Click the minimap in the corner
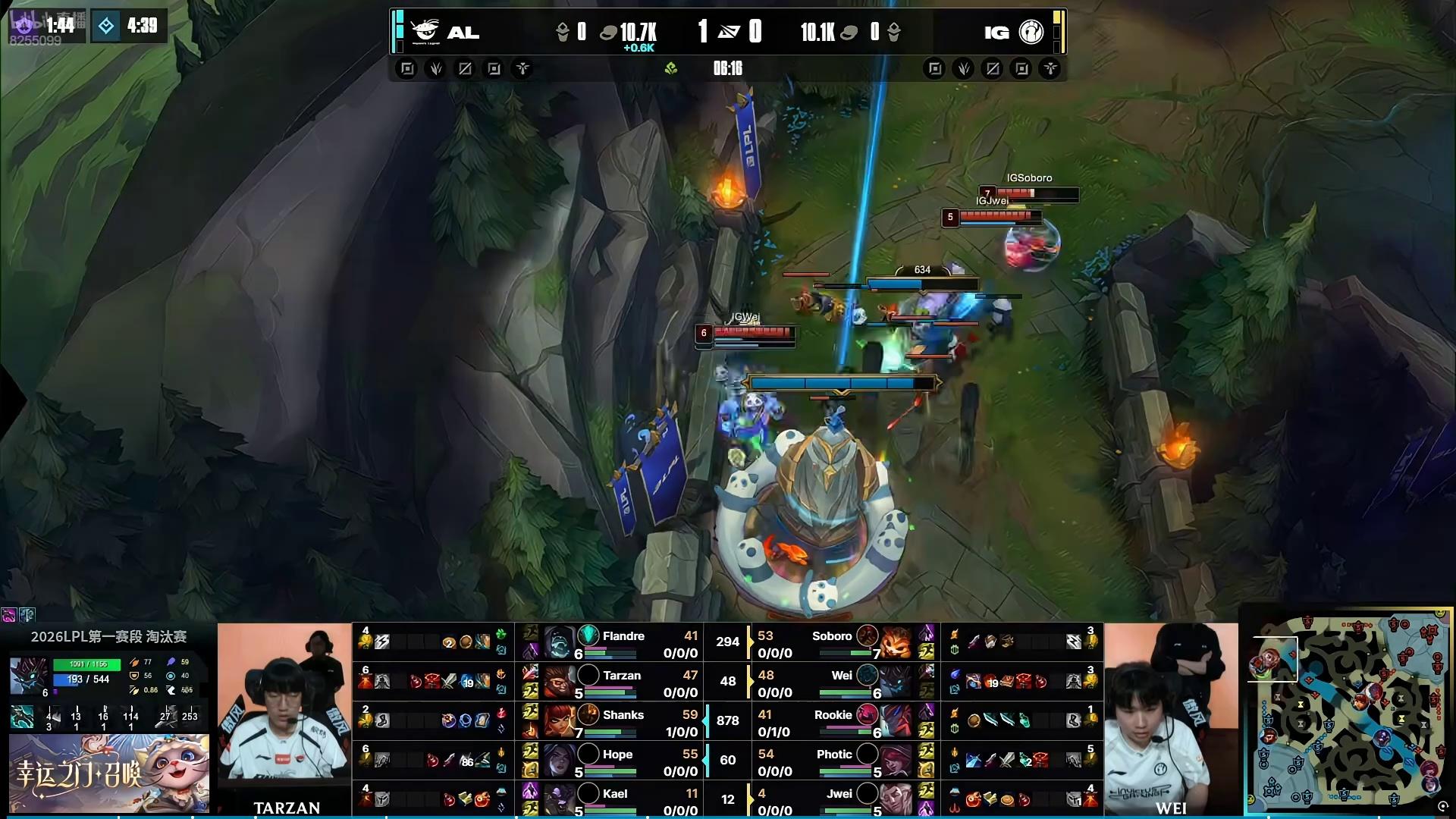This screenshot has height=819, width=1456. (1348, 713)
